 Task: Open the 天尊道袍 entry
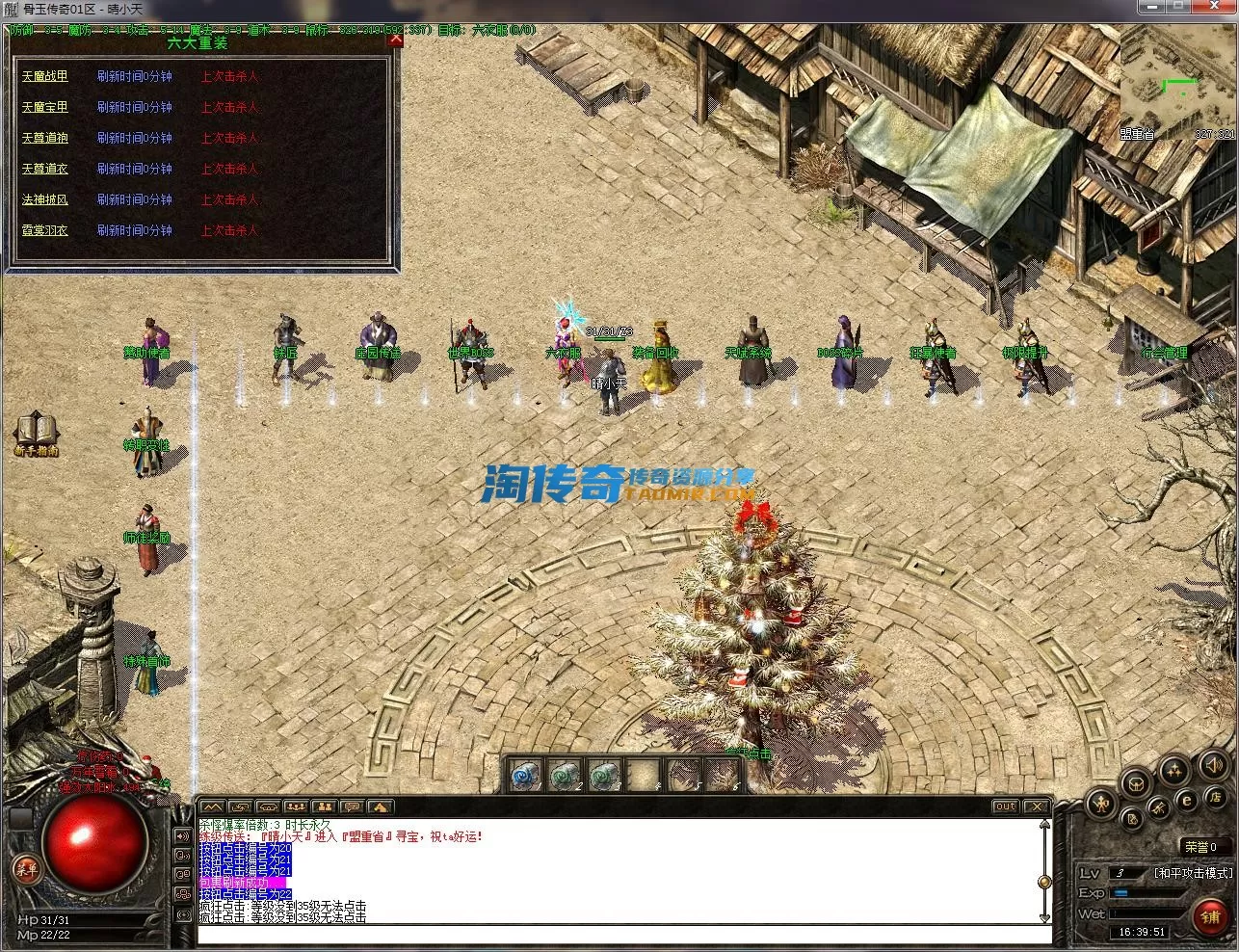point(45,138)
